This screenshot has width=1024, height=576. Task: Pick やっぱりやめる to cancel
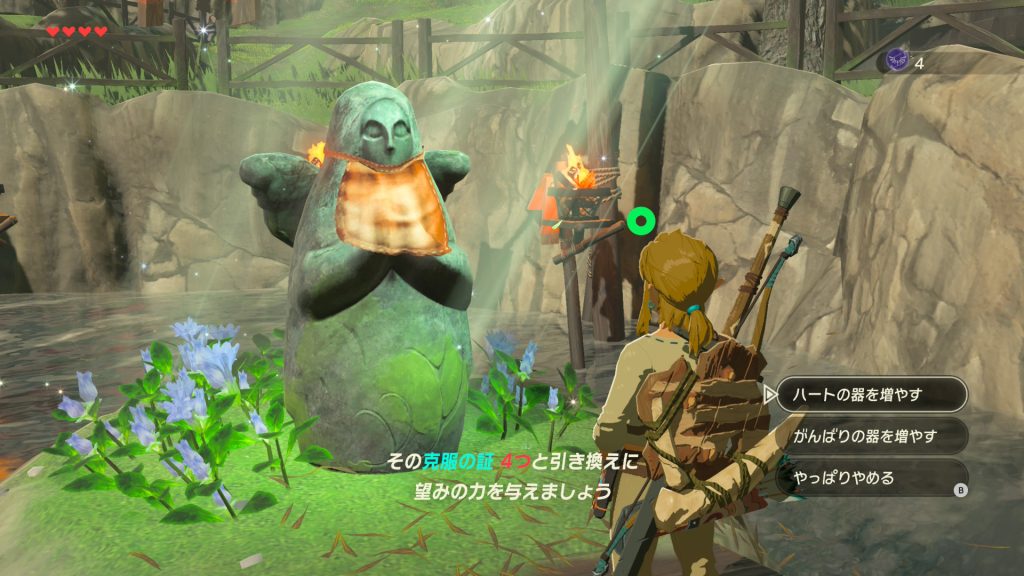(871, 478)
